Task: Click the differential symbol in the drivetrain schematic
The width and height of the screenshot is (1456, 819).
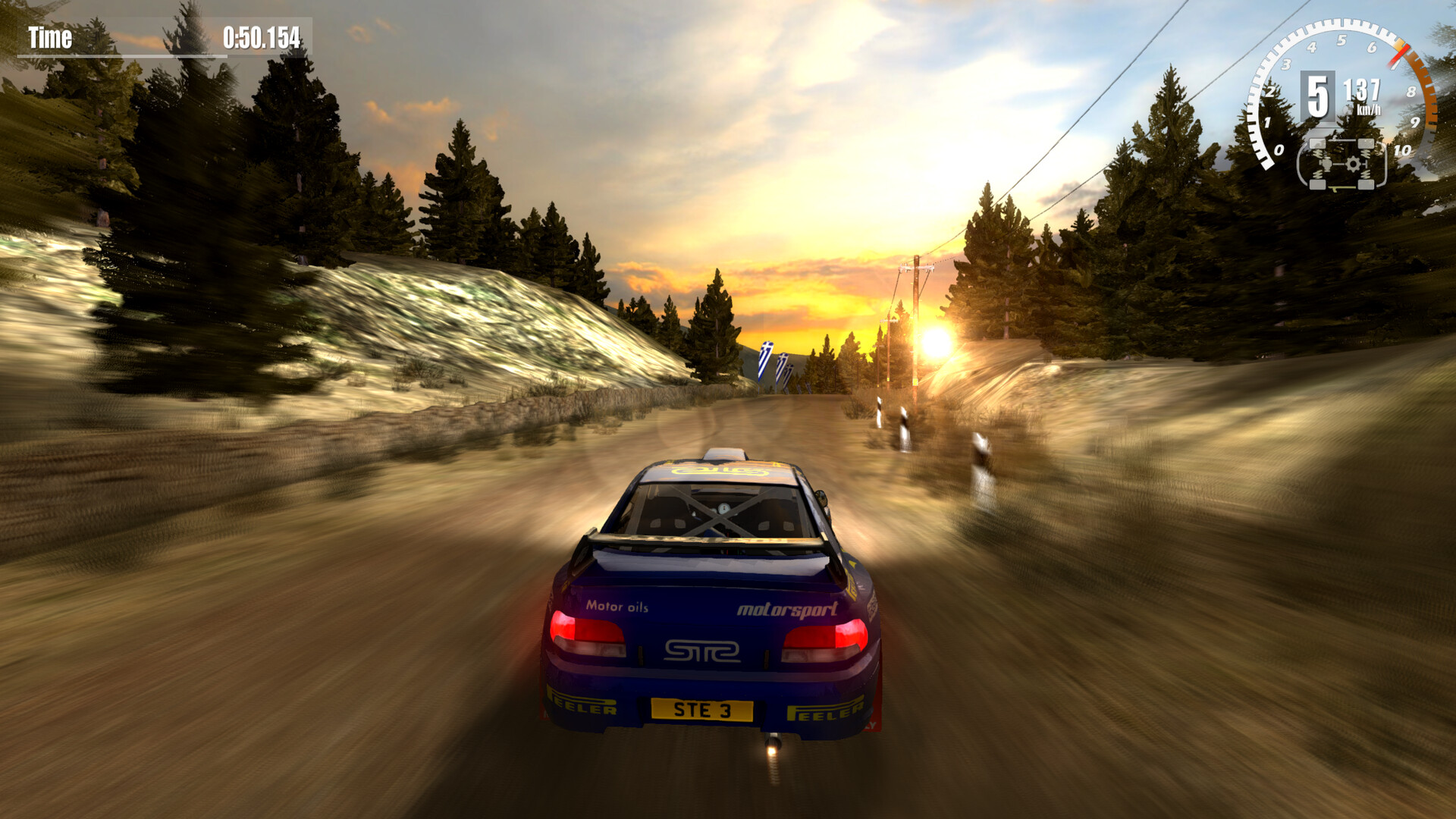Action: (1326, 165)
